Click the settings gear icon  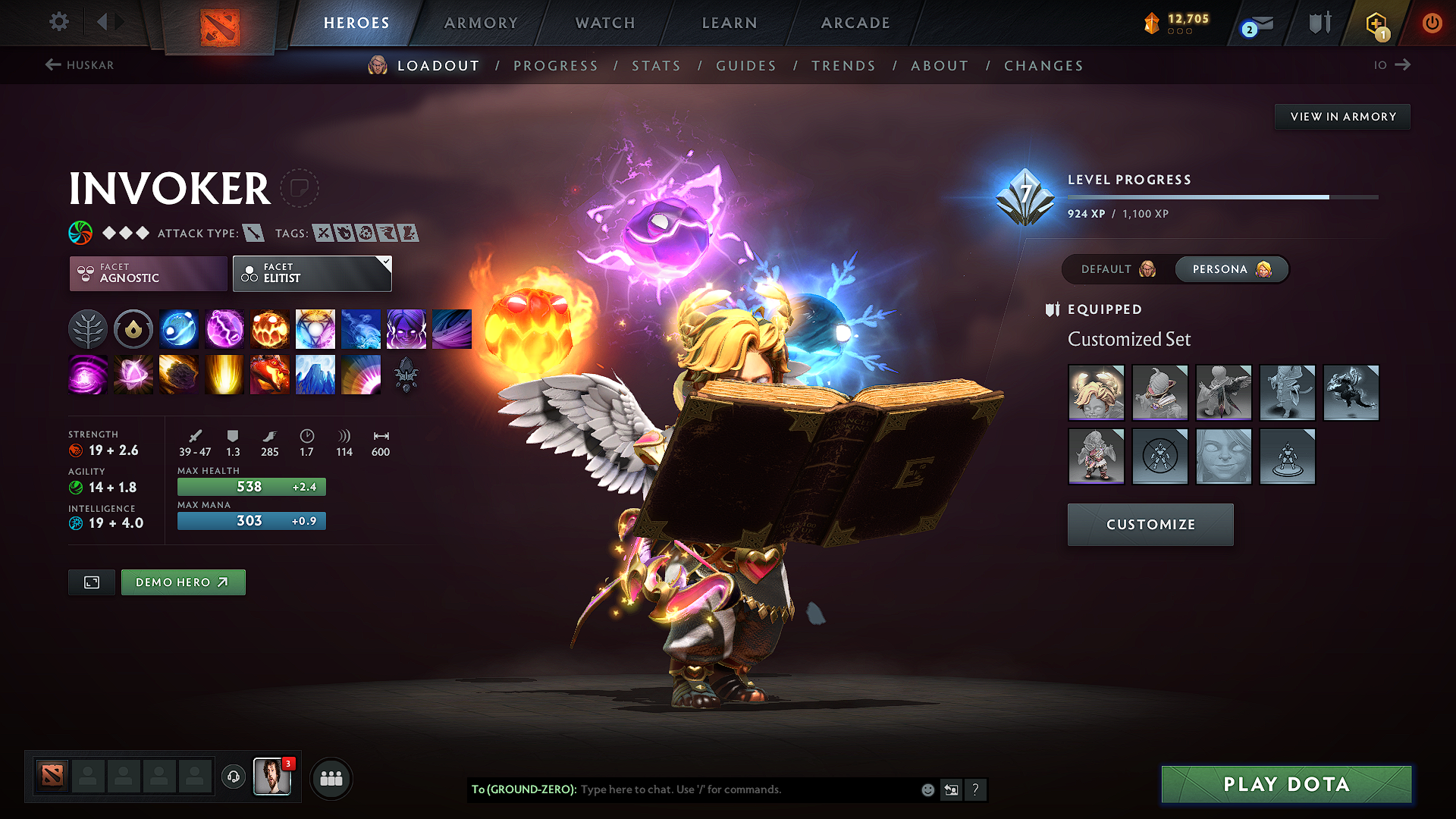pos(58,22)
